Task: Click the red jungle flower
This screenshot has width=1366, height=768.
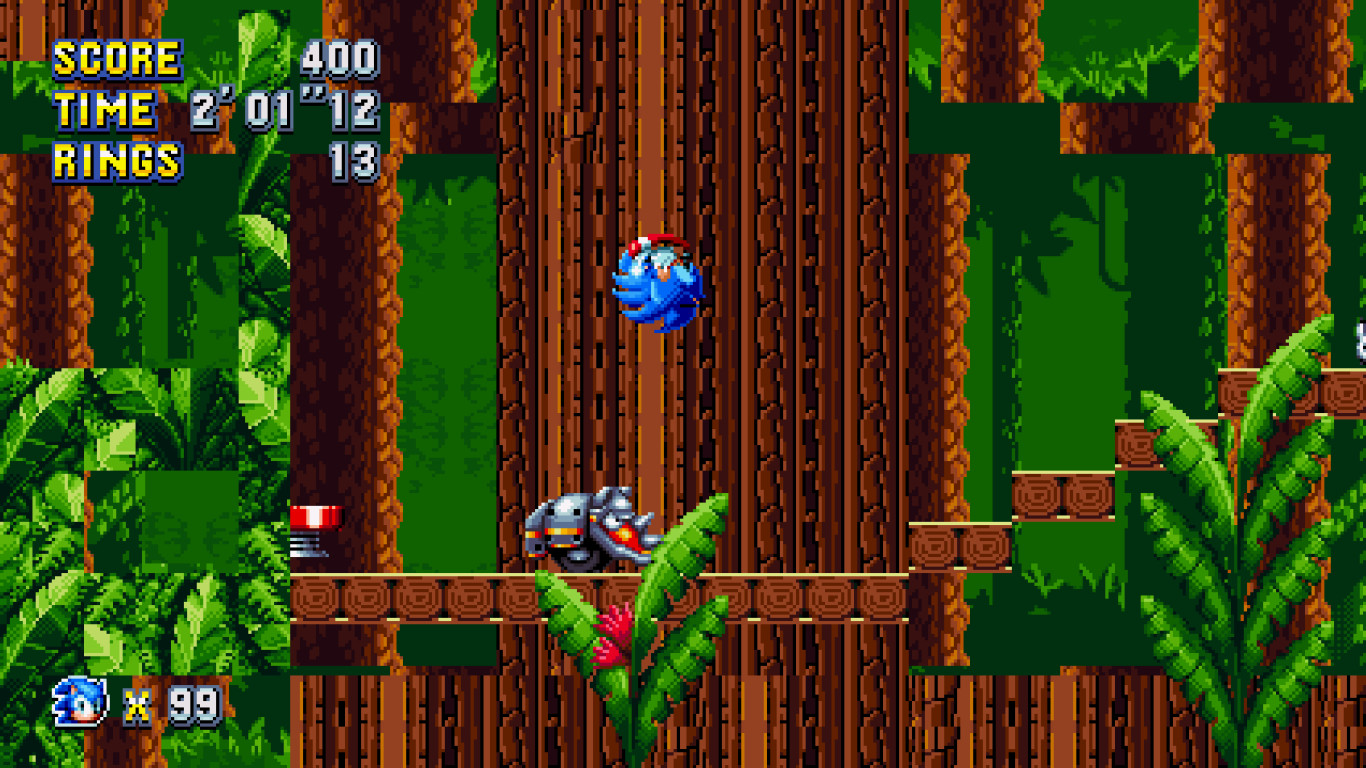Action: pyautogui.click(x=612, y=630)
